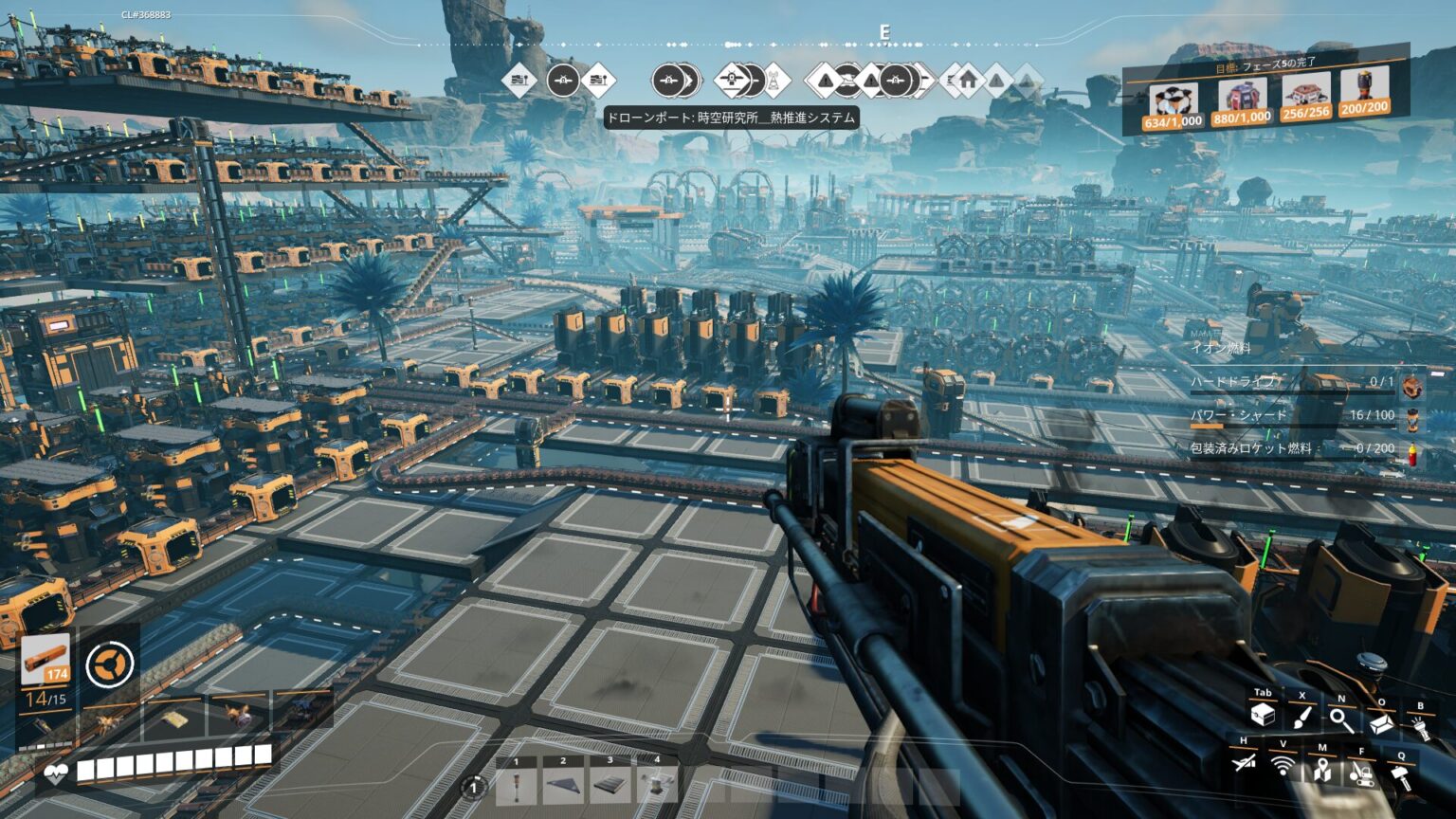Toggle the flashlight icon beside B
1456x819 pixels.
1421,730
